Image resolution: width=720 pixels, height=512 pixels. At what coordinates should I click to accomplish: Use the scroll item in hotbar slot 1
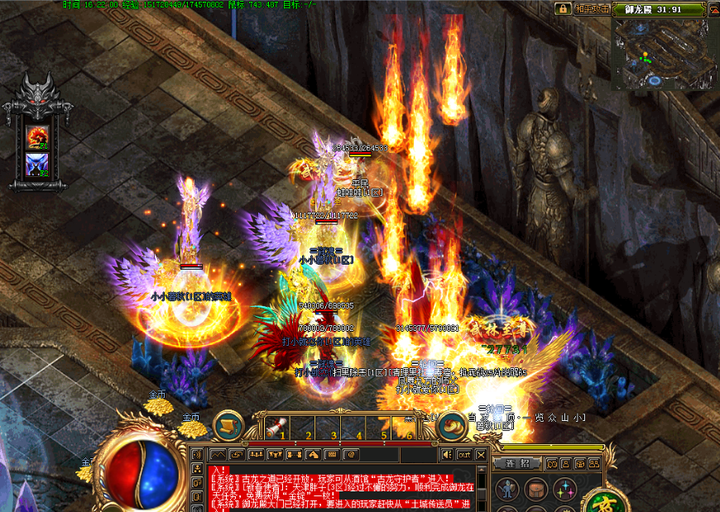coord(274,425)
